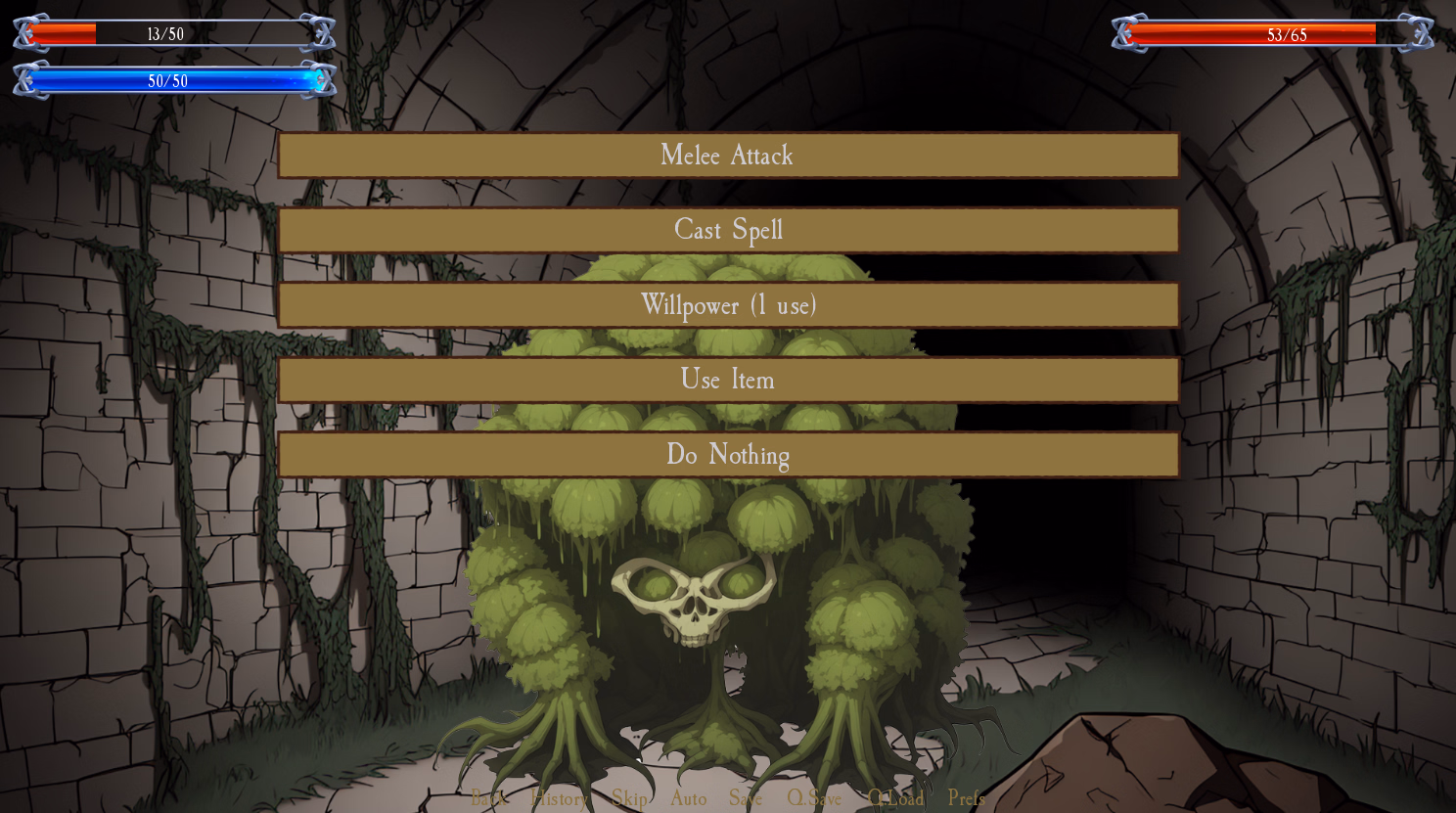Select Cast Spell from combat options

click(x=728, y=231)
